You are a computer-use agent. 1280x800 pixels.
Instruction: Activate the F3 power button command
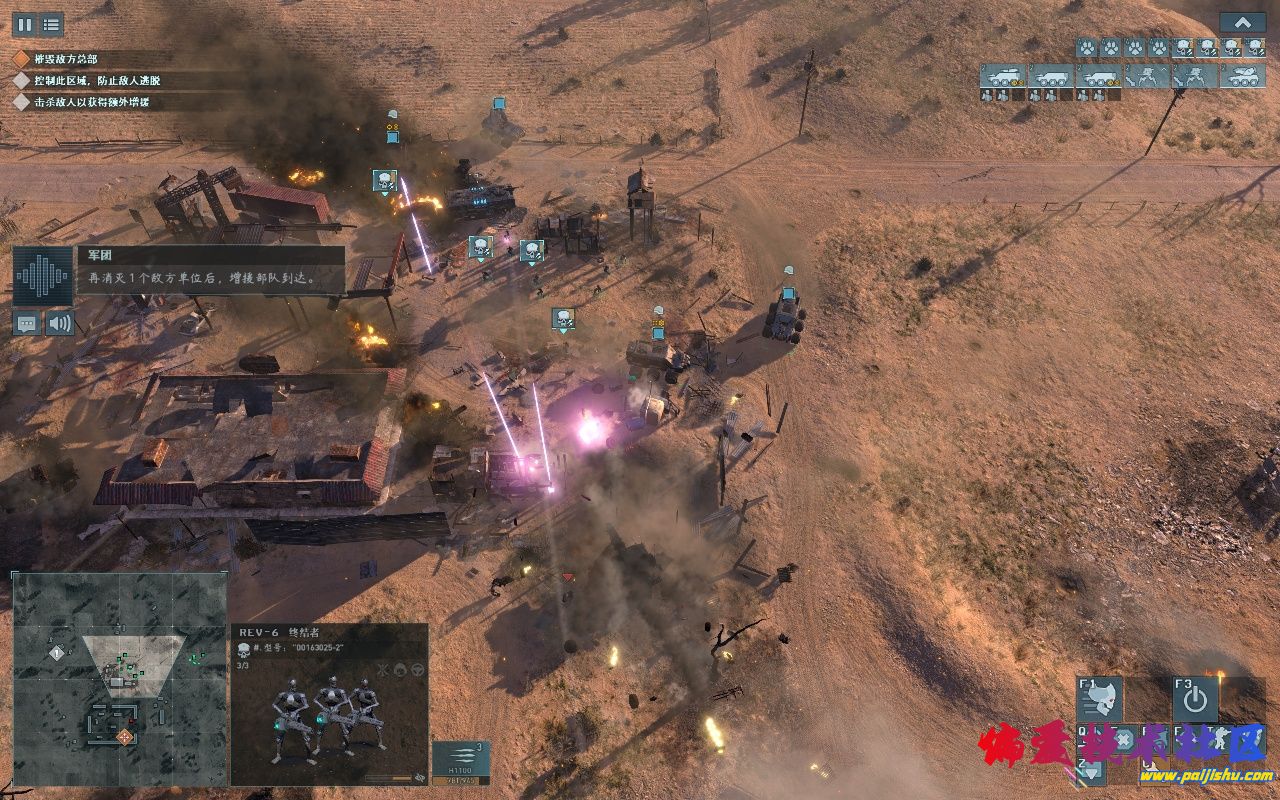pyautogui.click(x=1195, y=700)
